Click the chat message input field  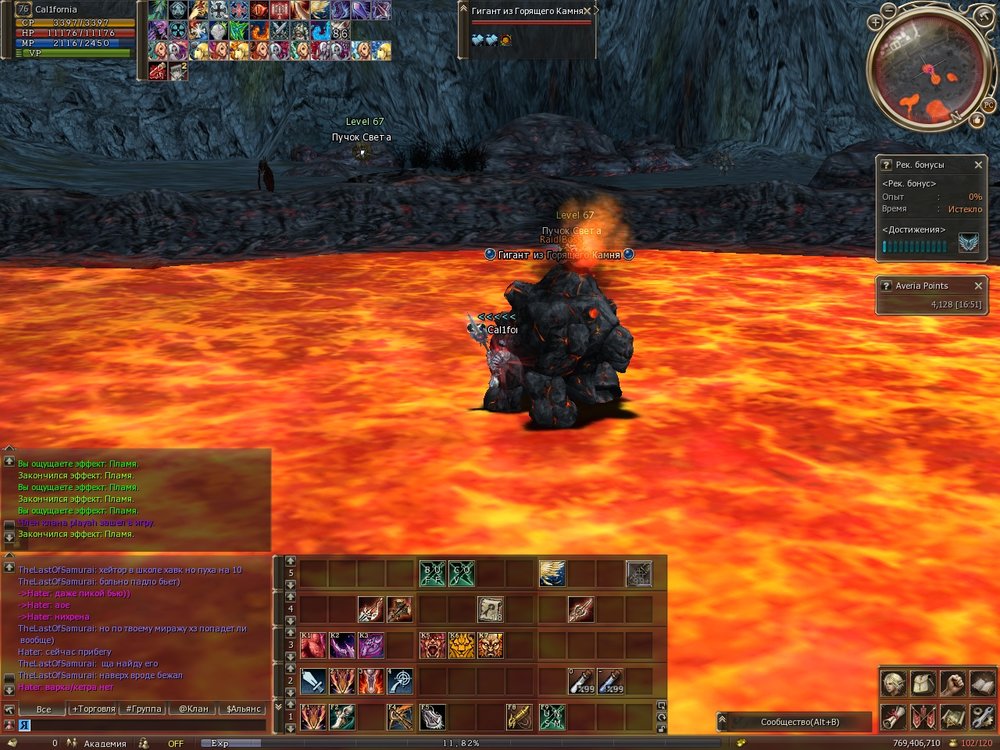140,725
